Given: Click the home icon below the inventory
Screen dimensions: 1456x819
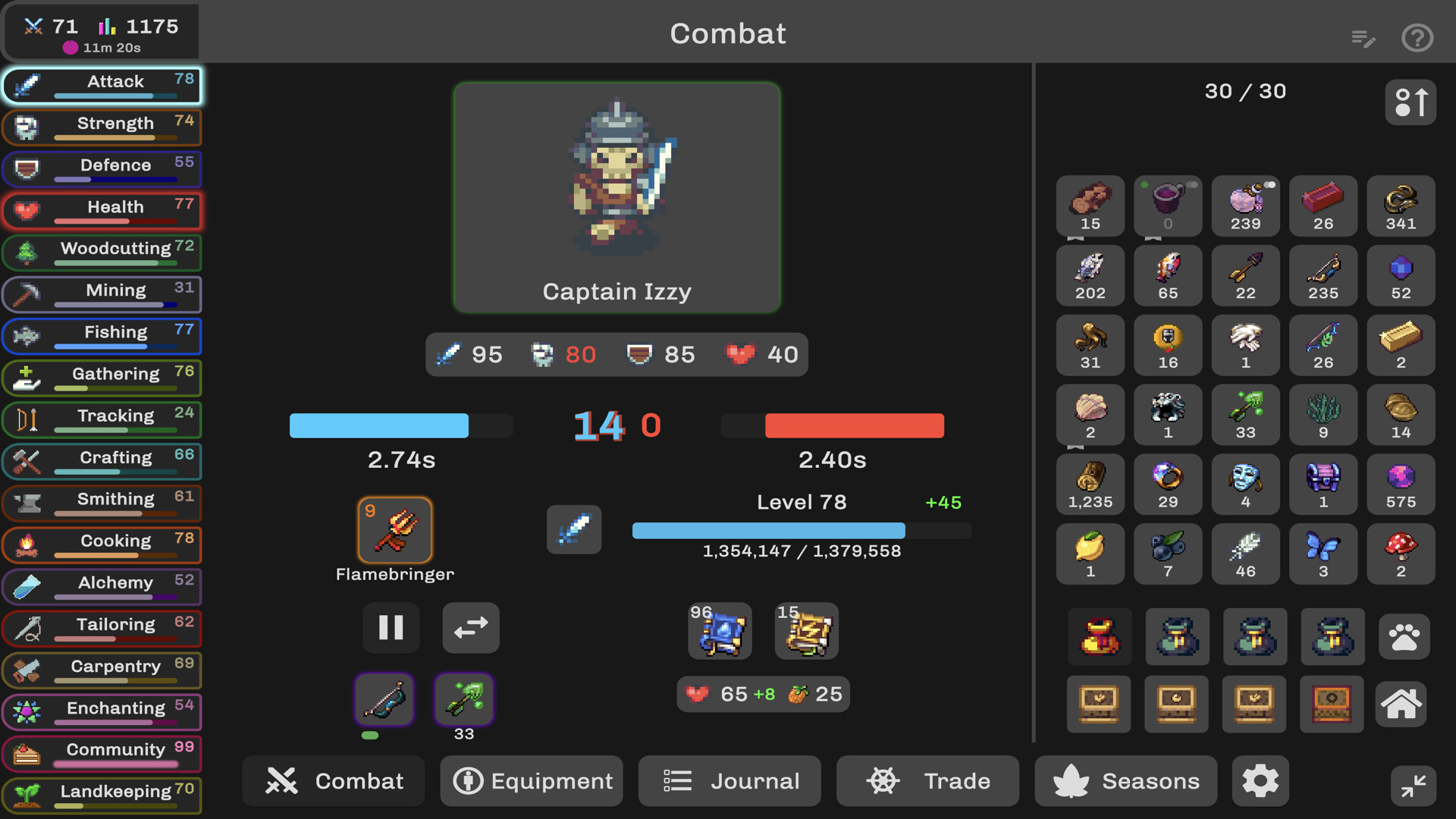Looking at the screenshot, I should click(1401, 704).
